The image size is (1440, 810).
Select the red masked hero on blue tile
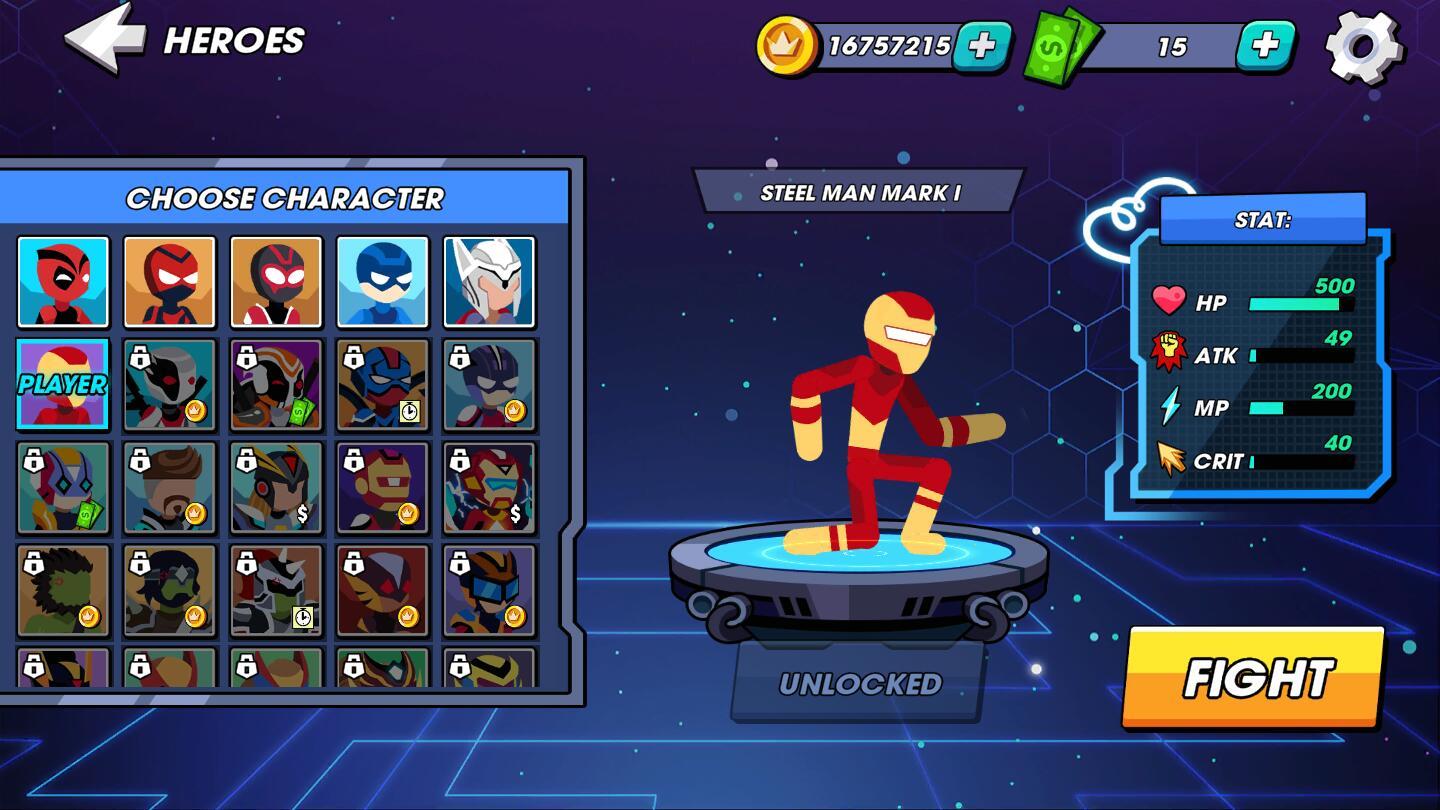(x=63, y=282)
